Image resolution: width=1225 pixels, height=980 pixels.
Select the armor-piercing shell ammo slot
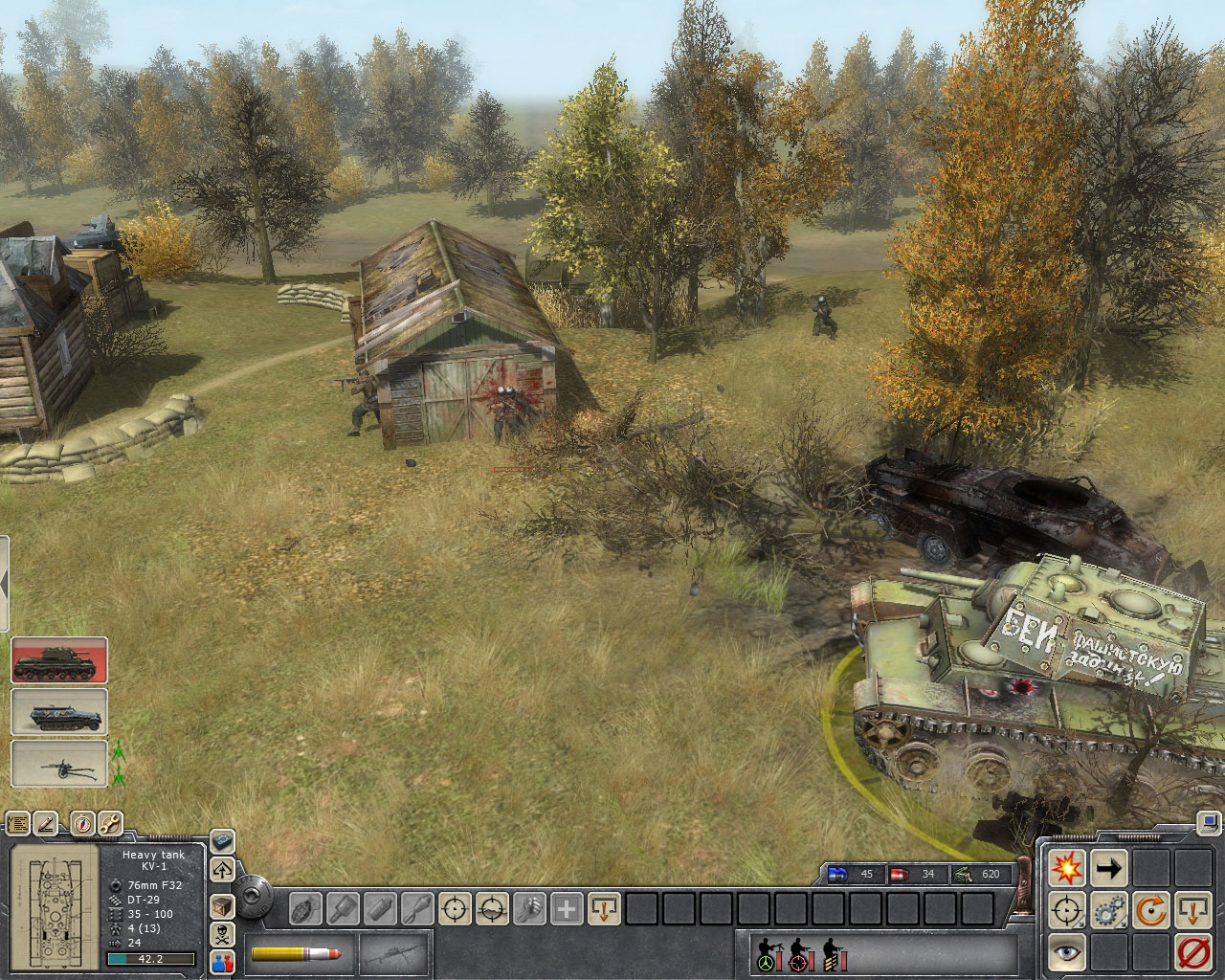297,954
